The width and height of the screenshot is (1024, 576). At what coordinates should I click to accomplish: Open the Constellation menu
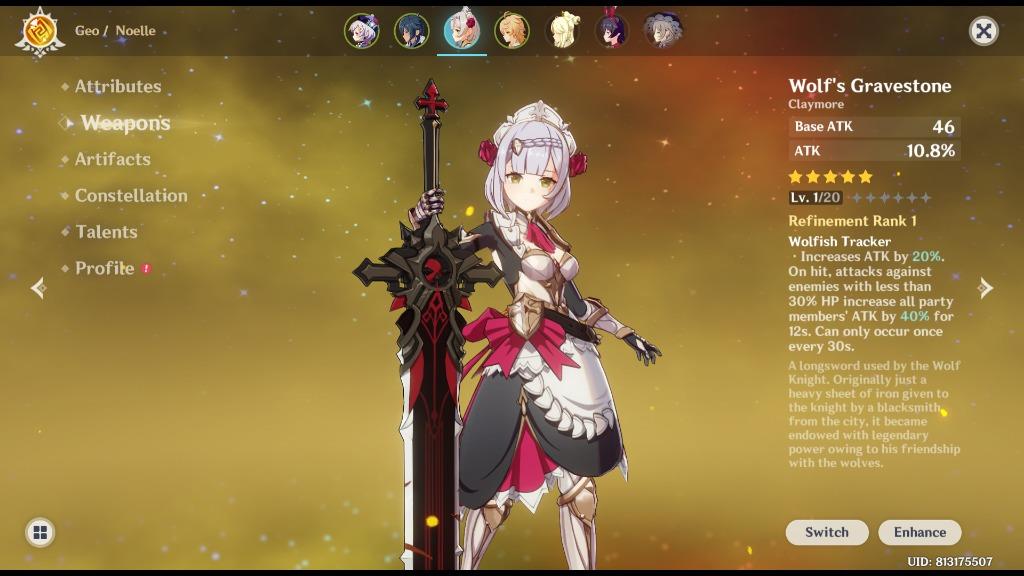coord(130,196)
